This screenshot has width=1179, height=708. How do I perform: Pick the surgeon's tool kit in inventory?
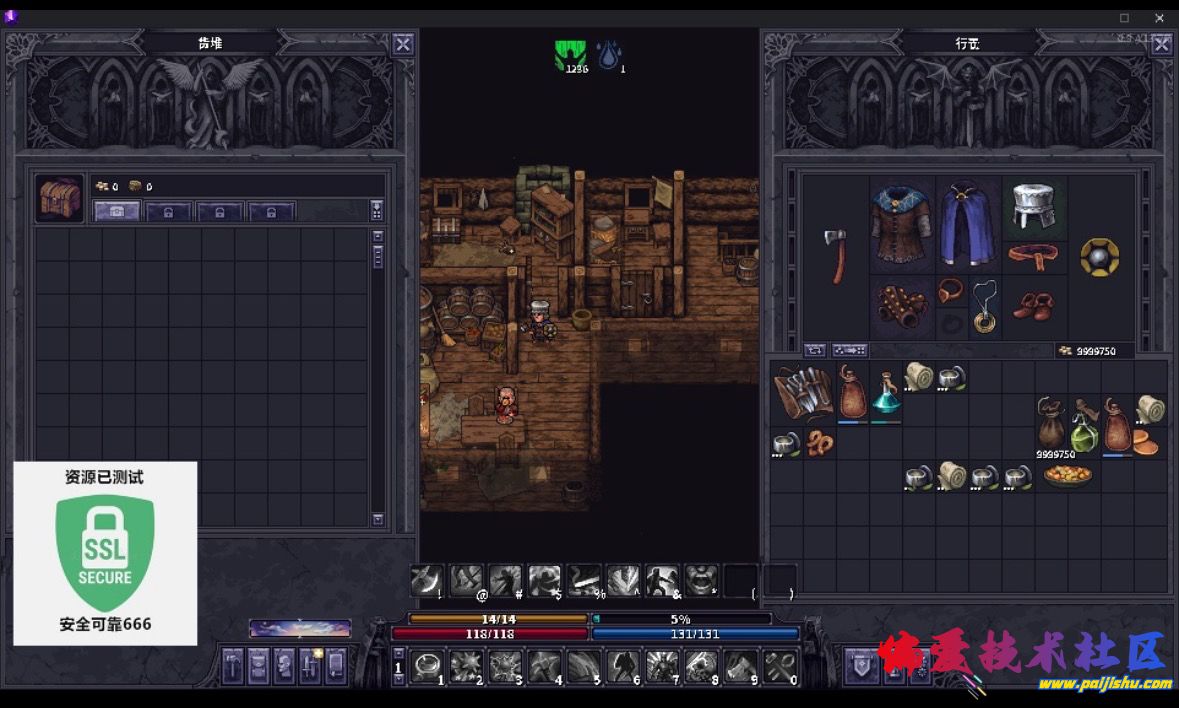point(803,393)
